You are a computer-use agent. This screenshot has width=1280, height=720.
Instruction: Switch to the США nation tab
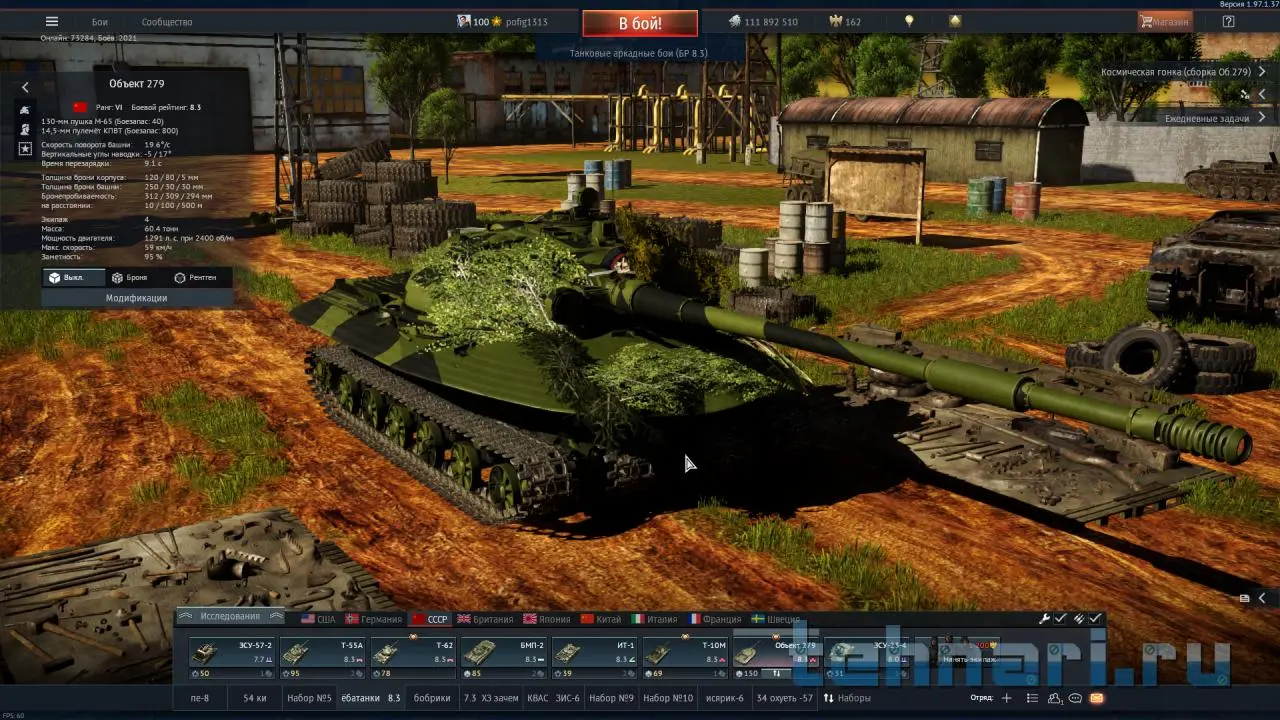point(319,619)
